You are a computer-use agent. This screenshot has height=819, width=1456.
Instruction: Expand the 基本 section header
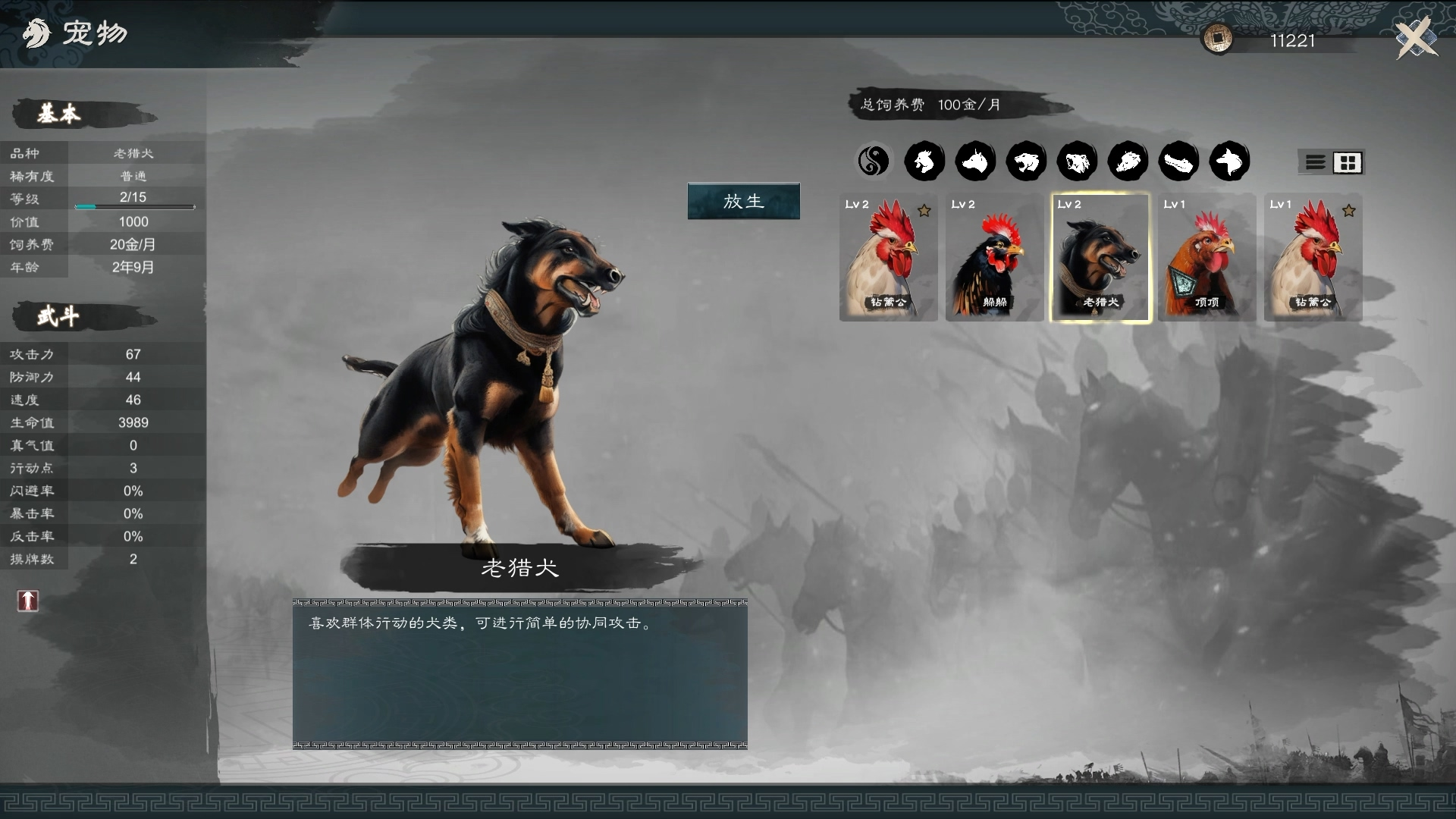[x=61, y=114]
